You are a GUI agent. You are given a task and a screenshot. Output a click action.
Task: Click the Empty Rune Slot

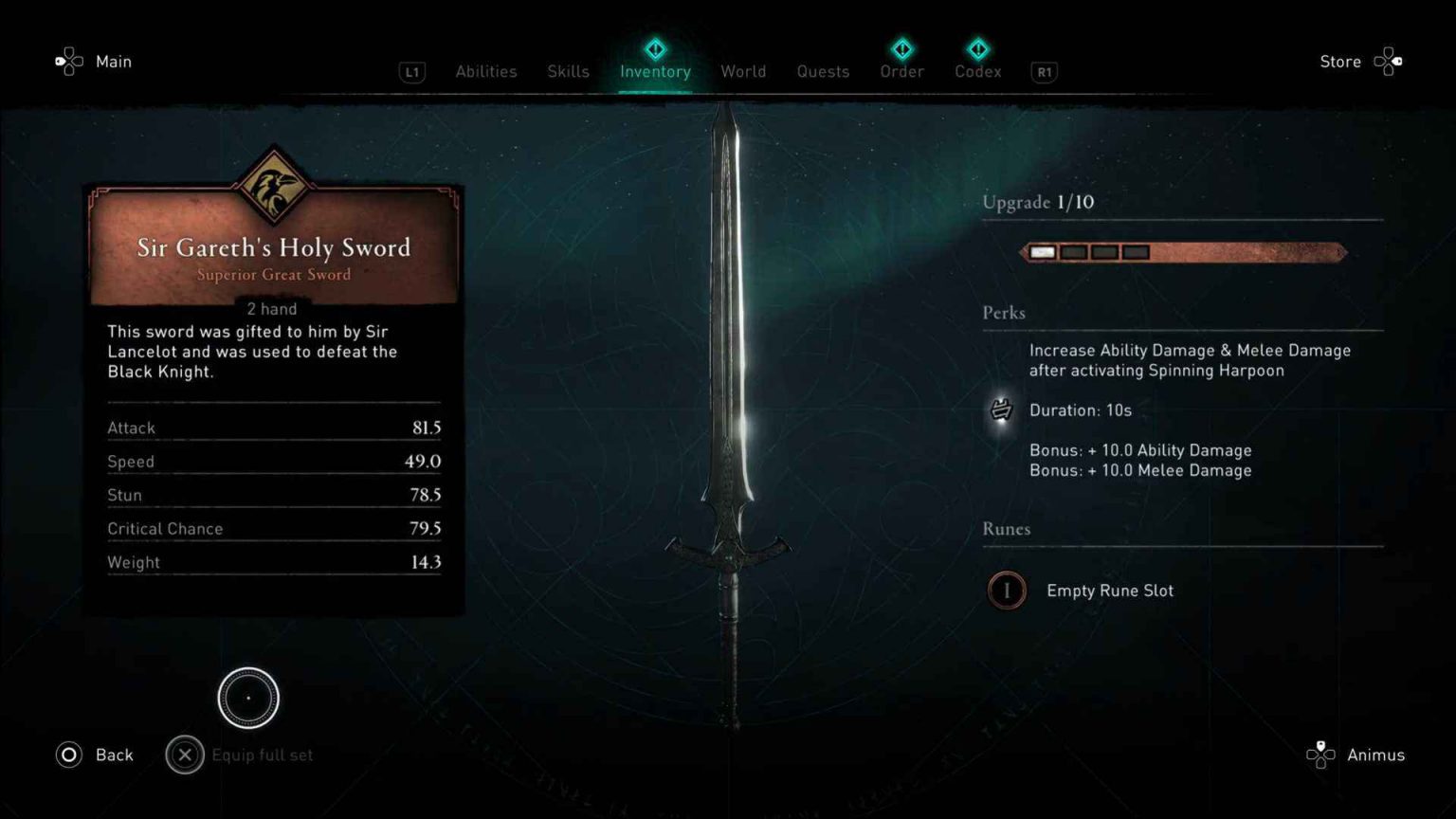(x=1007, y=590)
